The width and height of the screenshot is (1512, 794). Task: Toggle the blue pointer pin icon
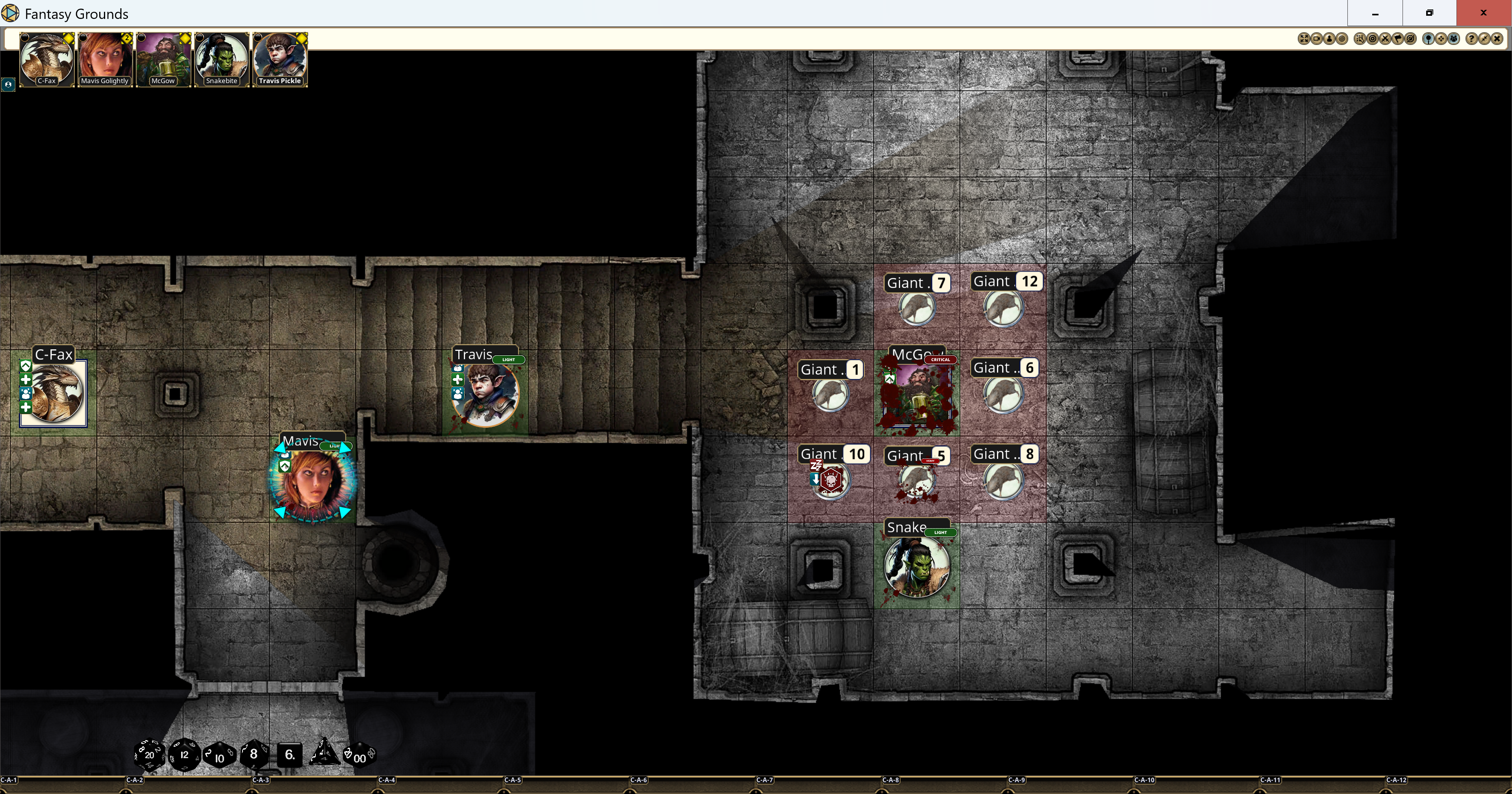click(1428, 39)
